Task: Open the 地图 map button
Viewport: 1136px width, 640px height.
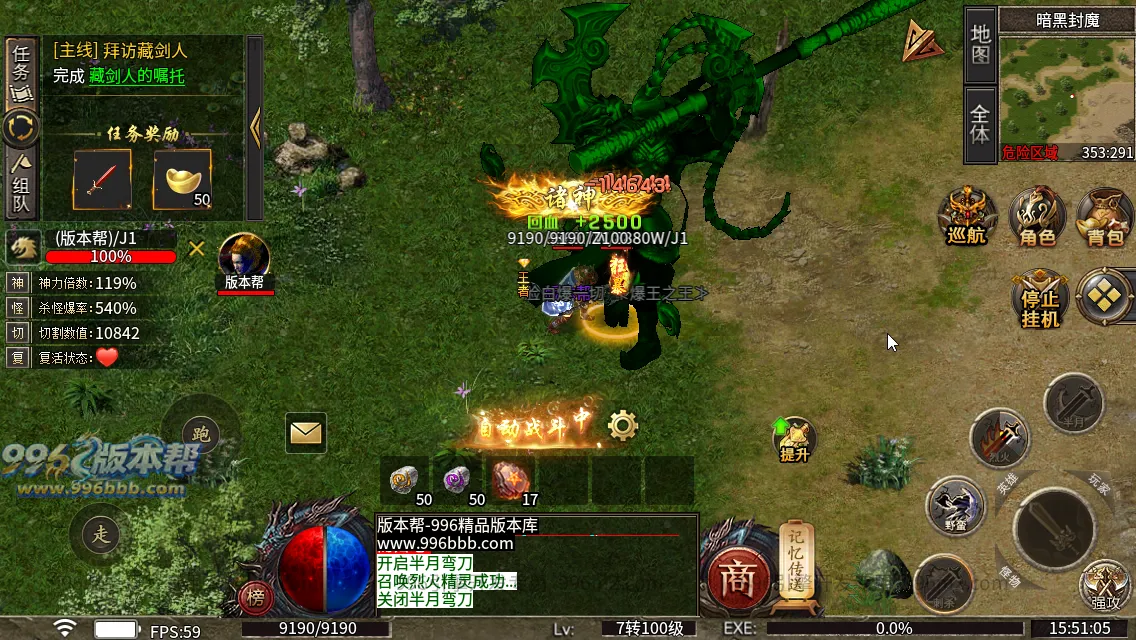Action: (980, 44)
